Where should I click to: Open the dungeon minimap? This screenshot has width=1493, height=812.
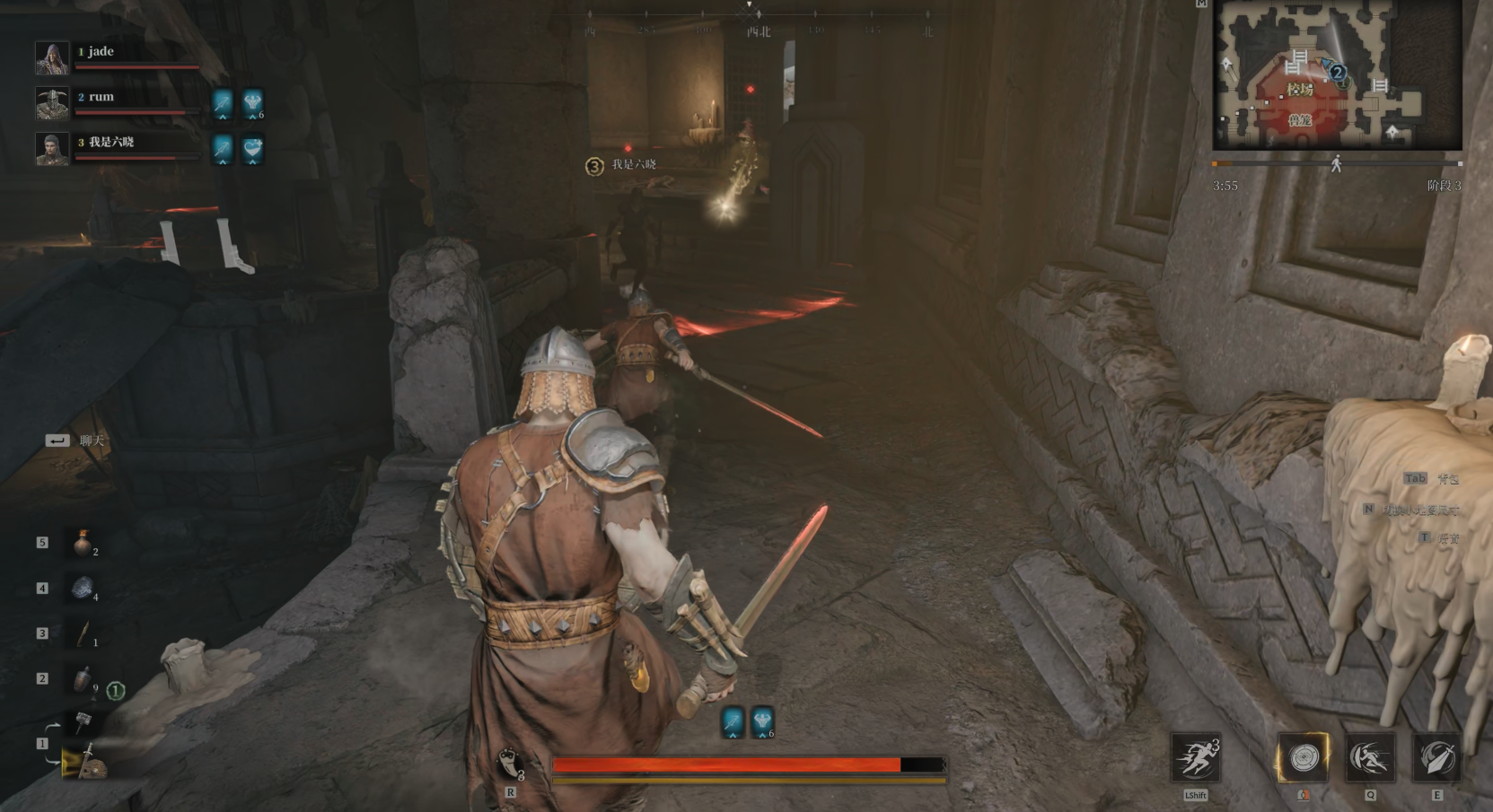(1337, 75)
